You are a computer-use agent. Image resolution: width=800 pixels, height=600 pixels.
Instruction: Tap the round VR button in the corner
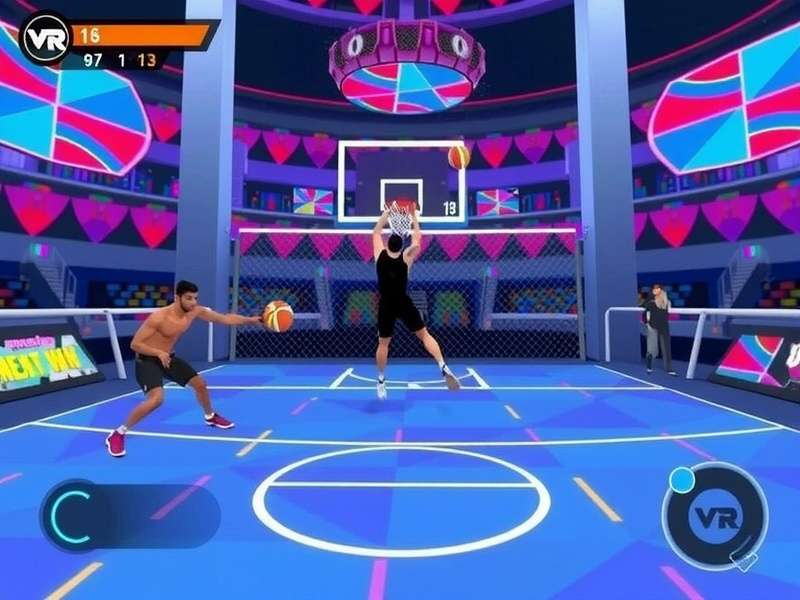(x=714, y=516)
